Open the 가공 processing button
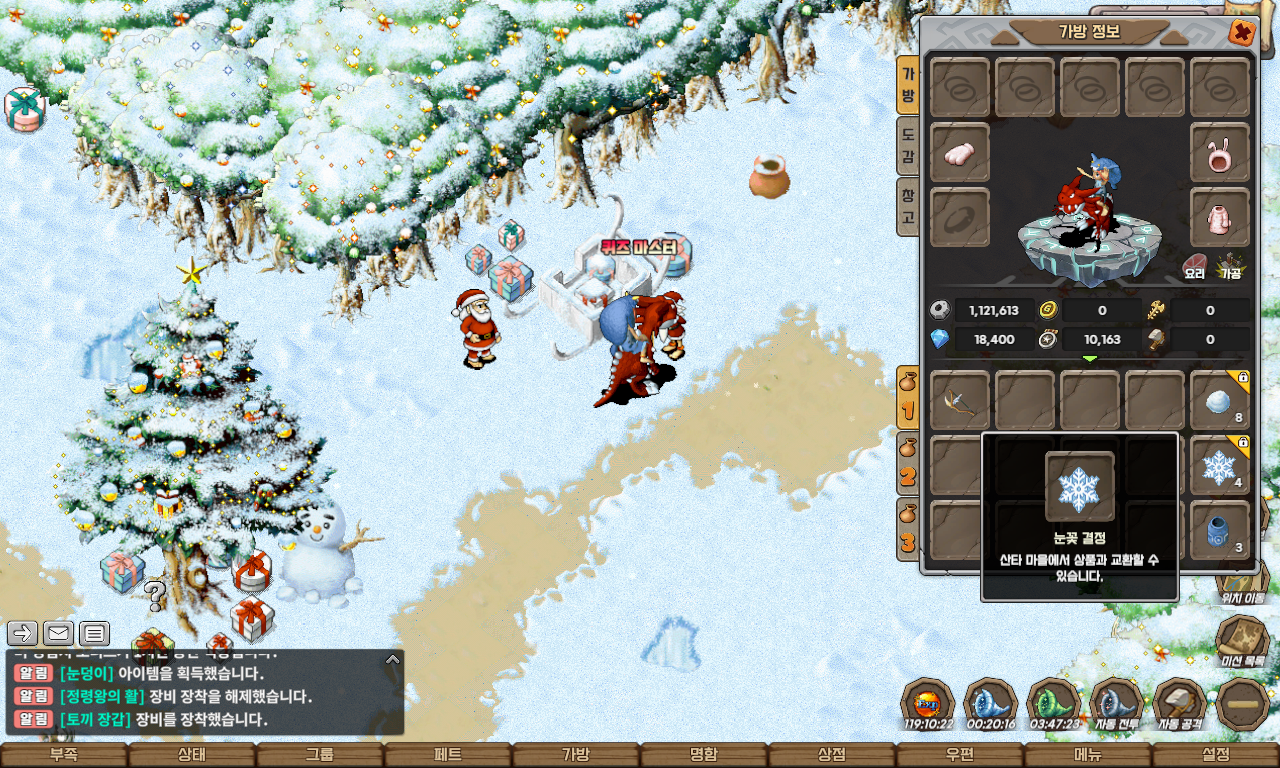The image size is (1280, 768). 1230,265
